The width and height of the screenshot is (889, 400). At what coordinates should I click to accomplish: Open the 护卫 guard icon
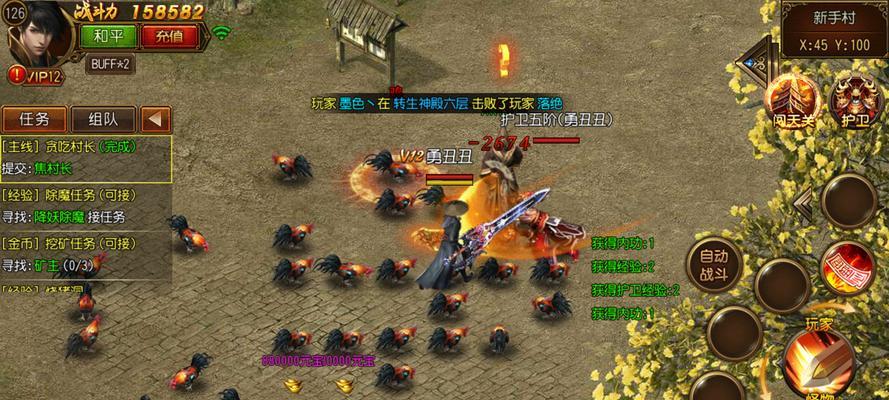[853, 100]
